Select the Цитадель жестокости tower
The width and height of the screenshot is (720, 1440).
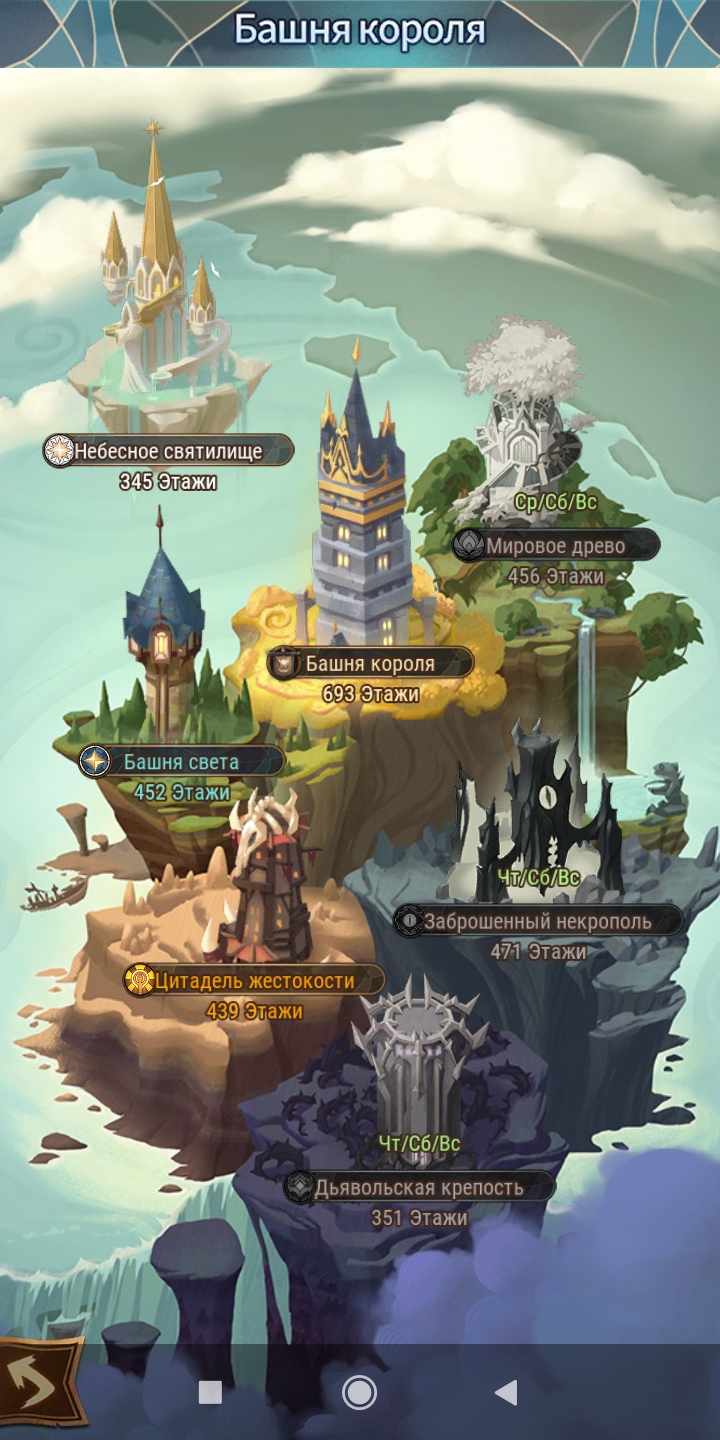click(x=254, y=980)
